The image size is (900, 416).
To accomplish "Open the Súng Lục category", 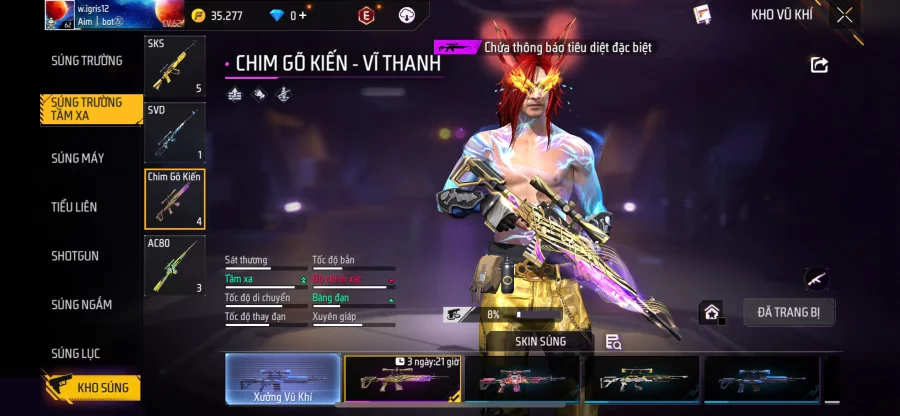I will point(76,353).
